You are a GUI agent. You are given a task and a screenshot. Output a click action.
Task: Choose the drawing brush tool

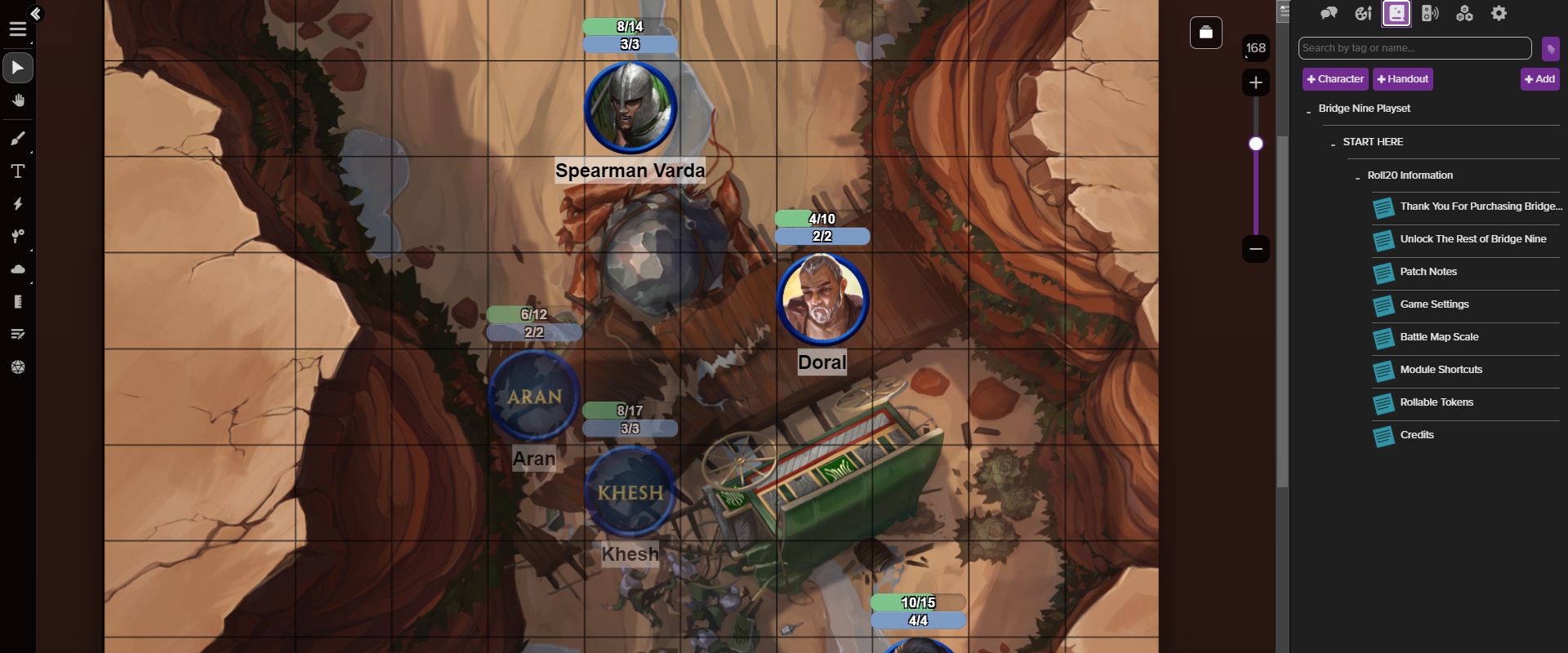click(x=18, y=139)
